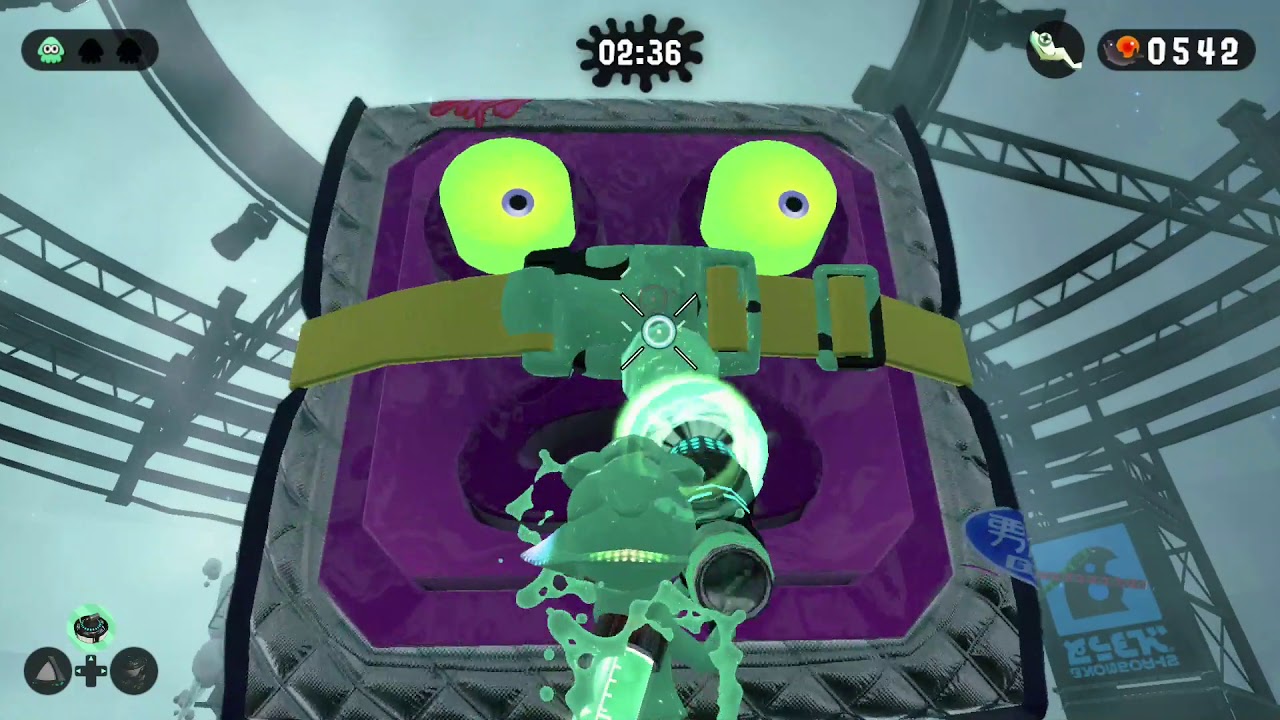Select the Splat Bomb sub-weapon icon
1280x720 pixels.
click(x=47, y=670)
